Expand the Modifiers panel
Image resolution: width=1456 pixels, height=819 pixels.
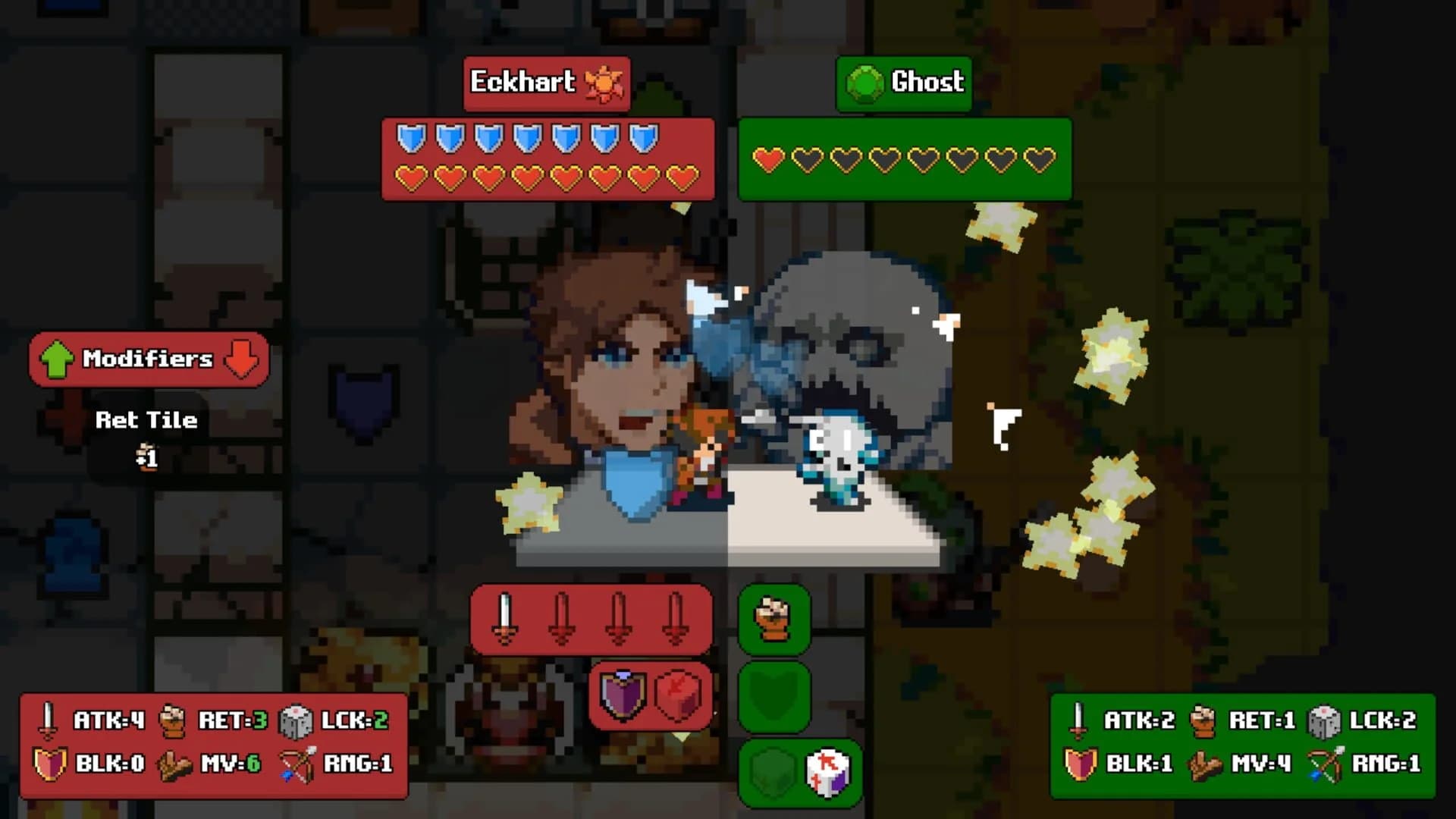(148, 359)
